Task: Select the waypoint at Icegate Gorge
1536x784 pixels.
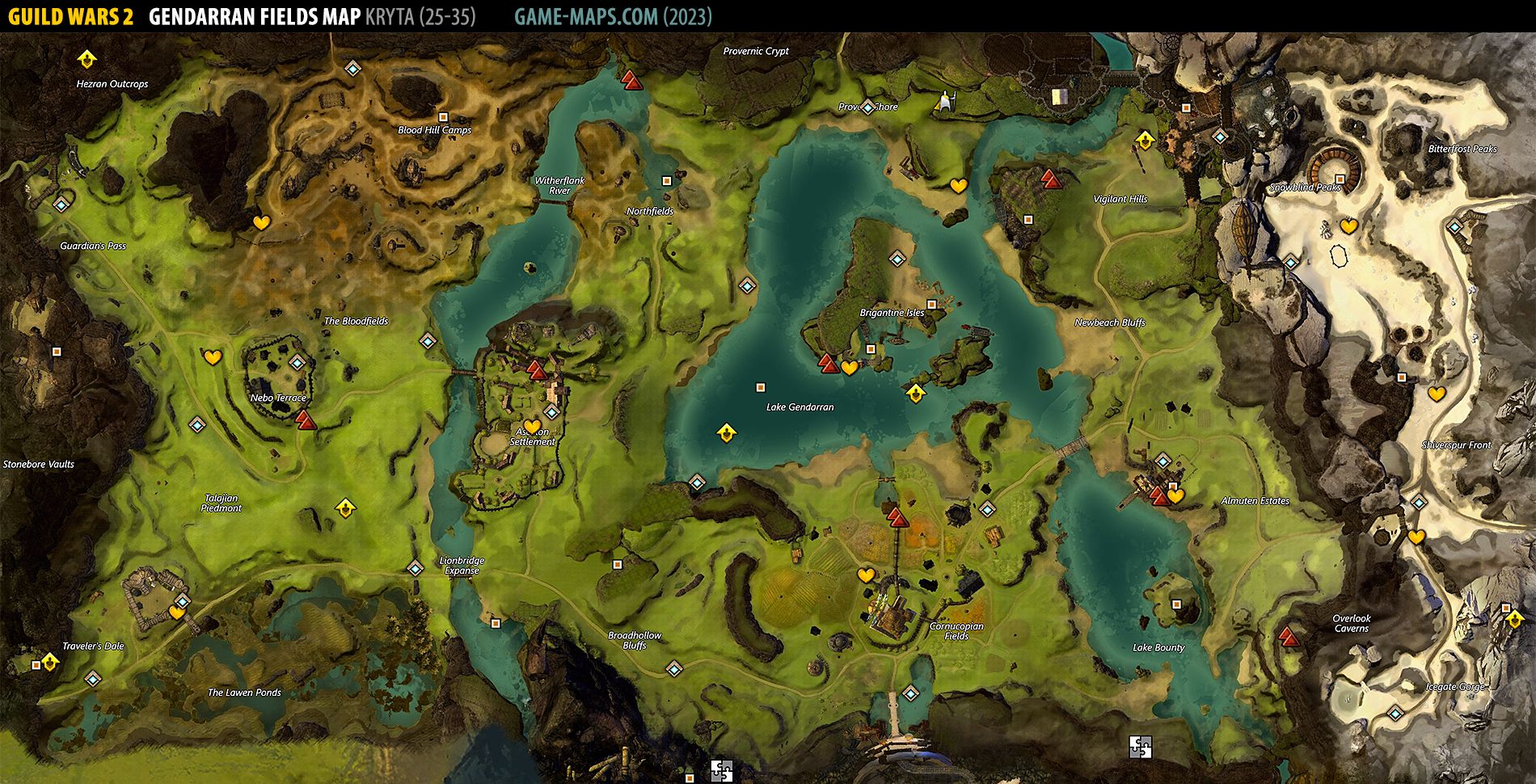Action: 1395,713
